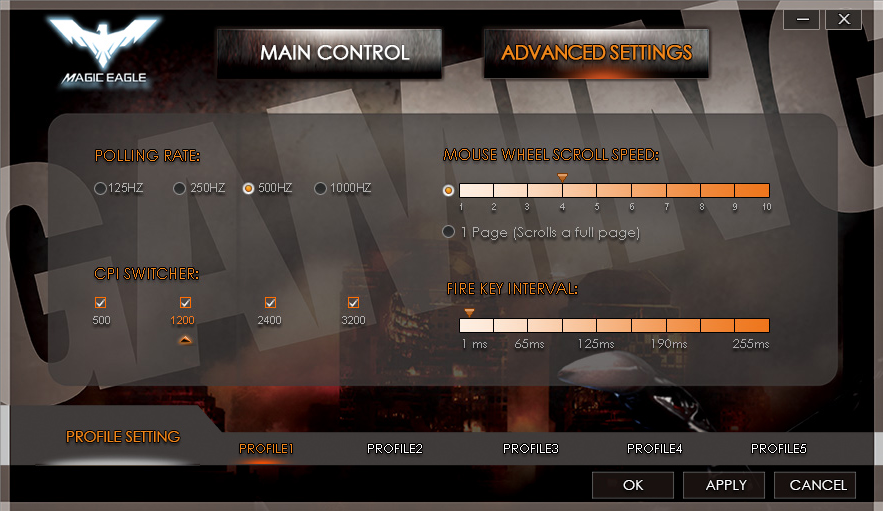The image size is (883, 511).
Task: Select the 125HZ polling rate
Action: click(x=100, y=188)
